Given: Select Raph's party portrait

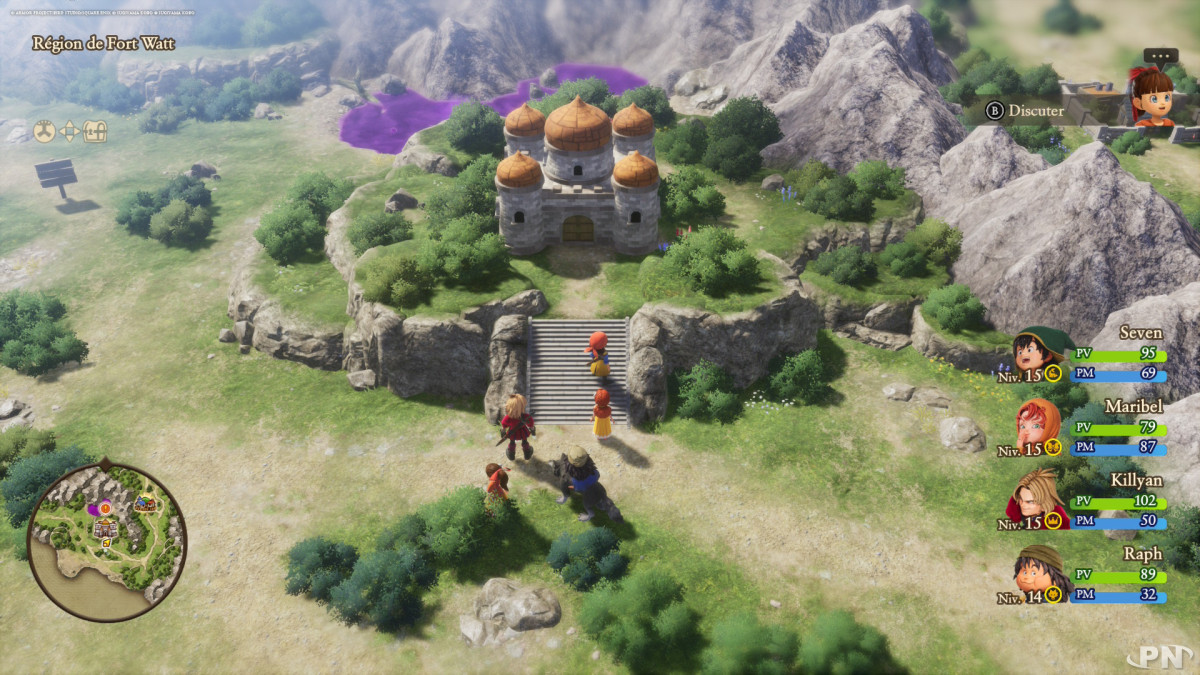Looking at the screenshot, I should [1040, 572].
